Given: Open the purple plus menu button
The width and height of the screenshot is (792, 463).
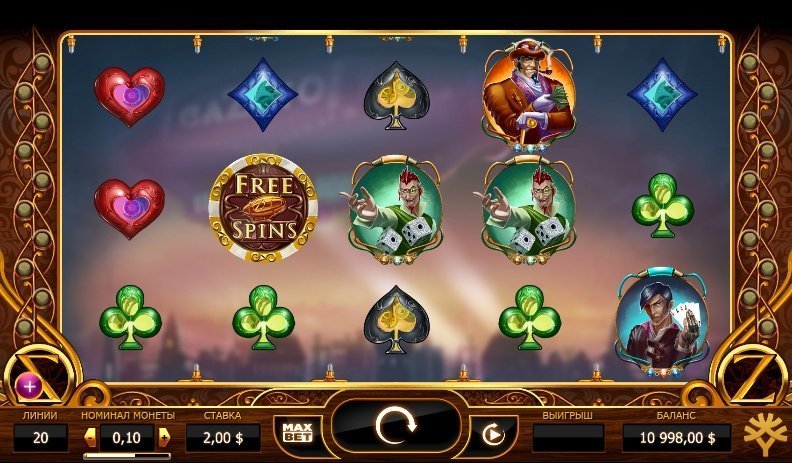Looking at the screenshot, I should pyautogui.click(x=27, y=385).
